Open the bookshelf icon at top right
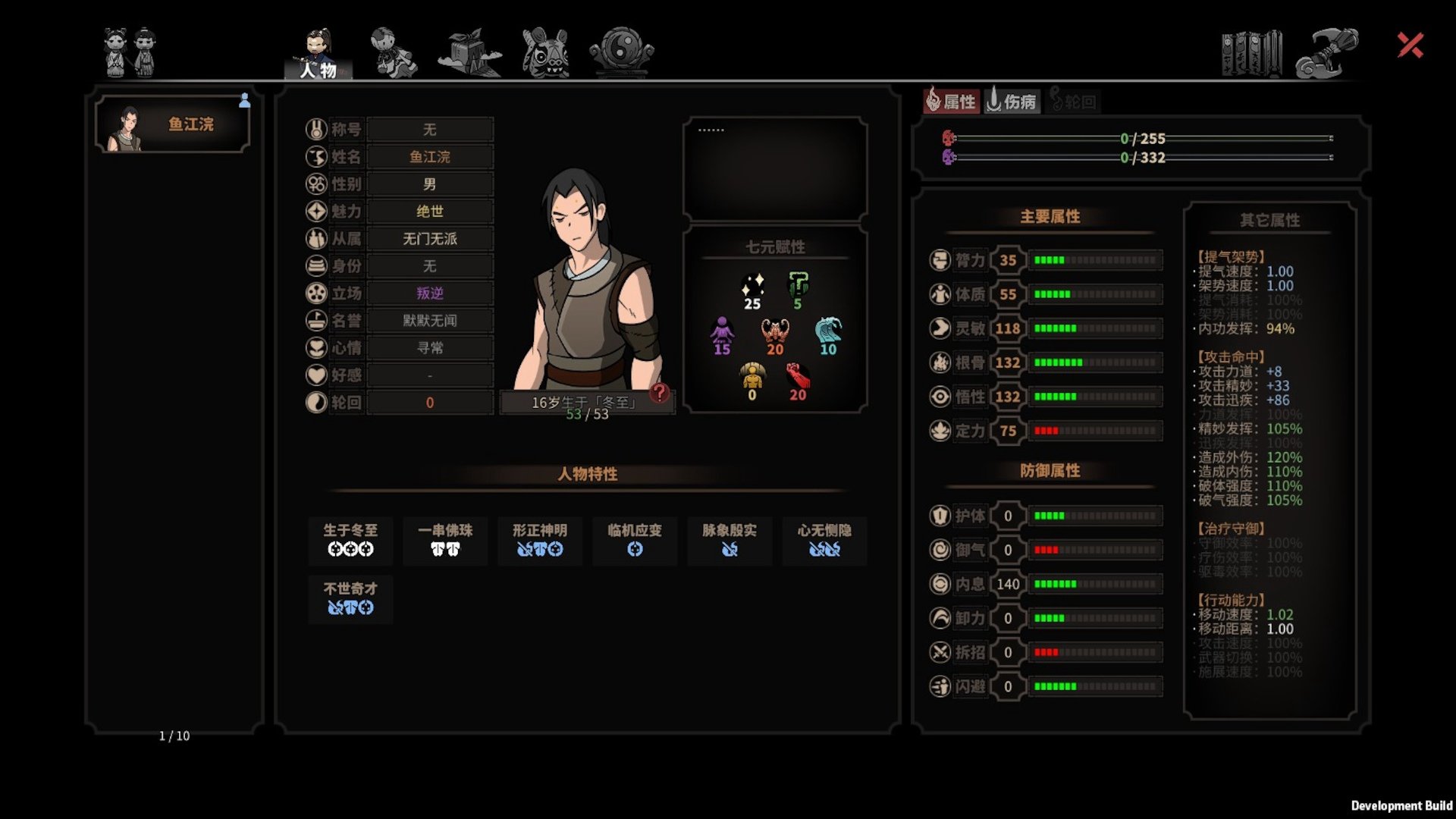The height and width of the screenshot is (819, 1456). click(1251, 53)
